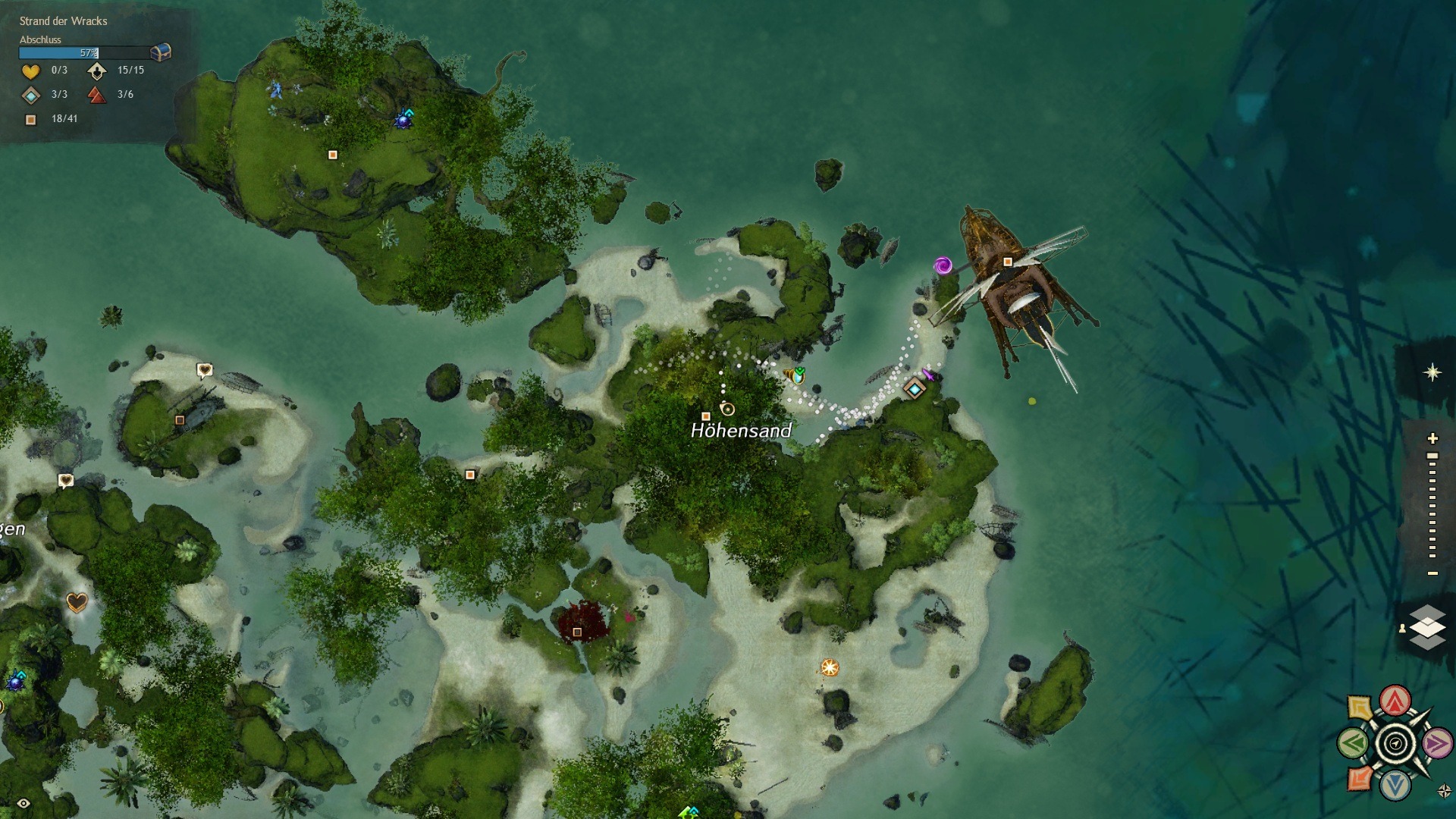The width and height of the screenshot is (1456, 819).
Task: Zoom out with the map minus button
Action: 1432,573
